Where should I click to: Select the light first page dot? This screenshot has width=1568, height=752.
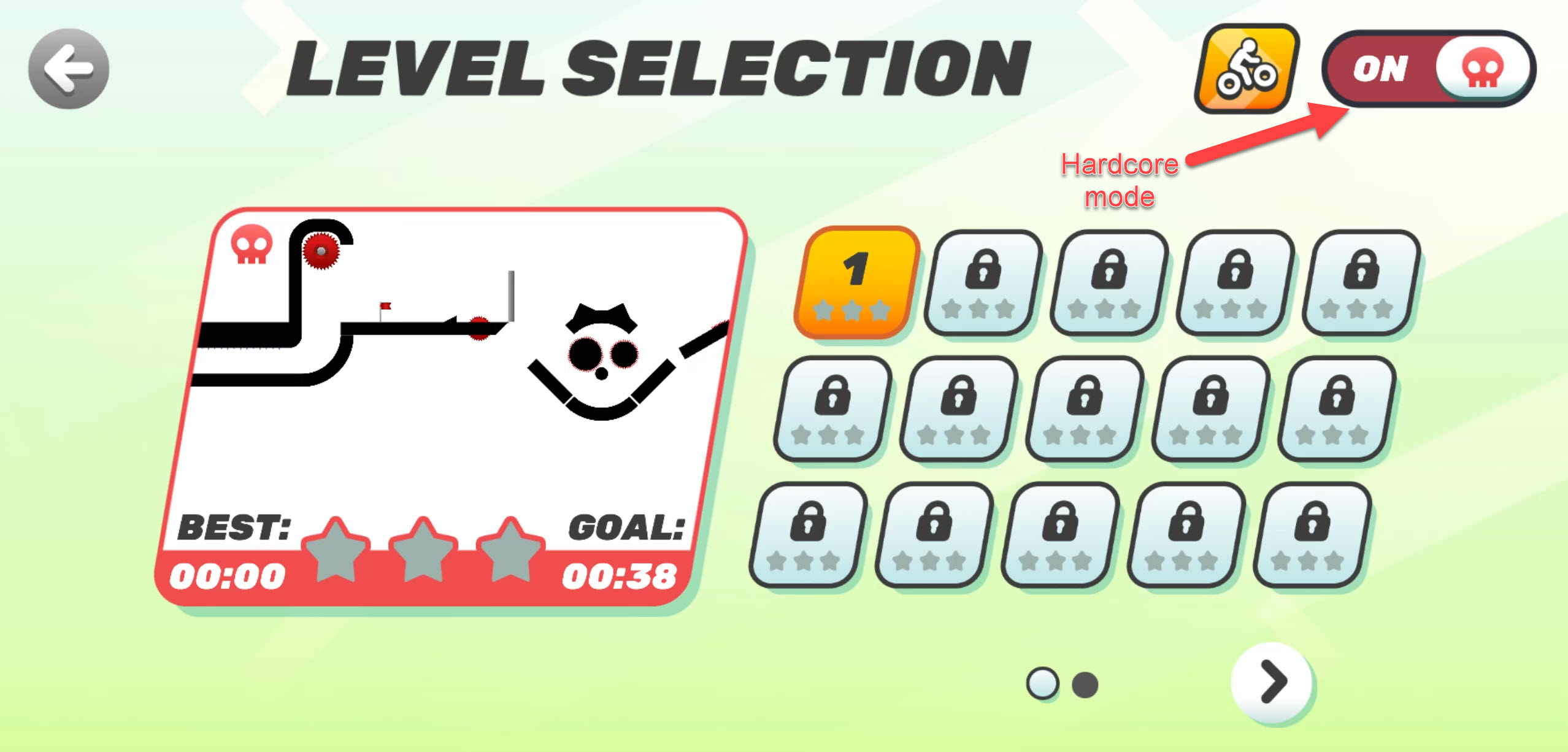1042,683
